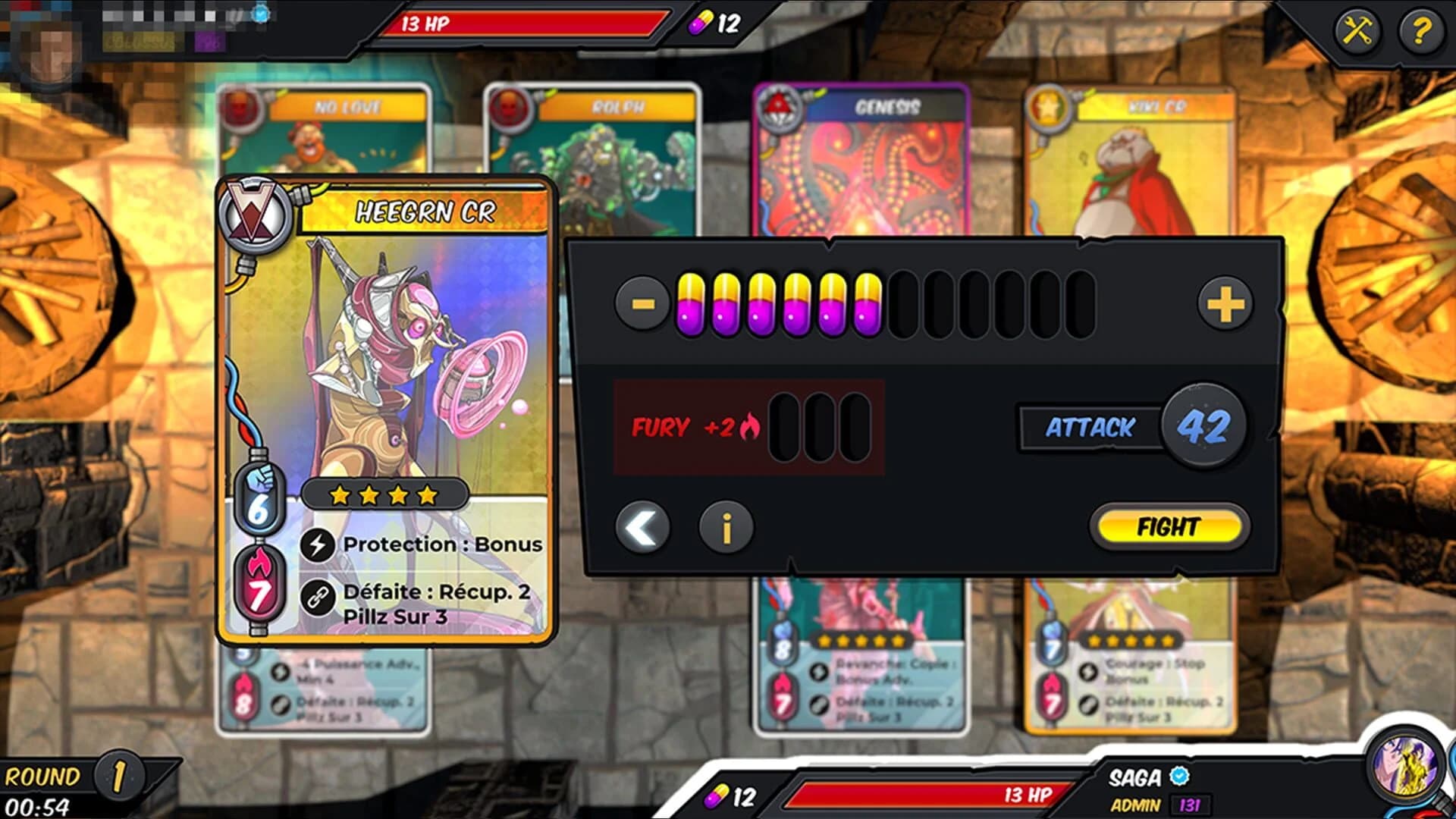
Task: Click the Protection Bonus lightning icon on Heegrn Cr
Action: tap(318, 543)
